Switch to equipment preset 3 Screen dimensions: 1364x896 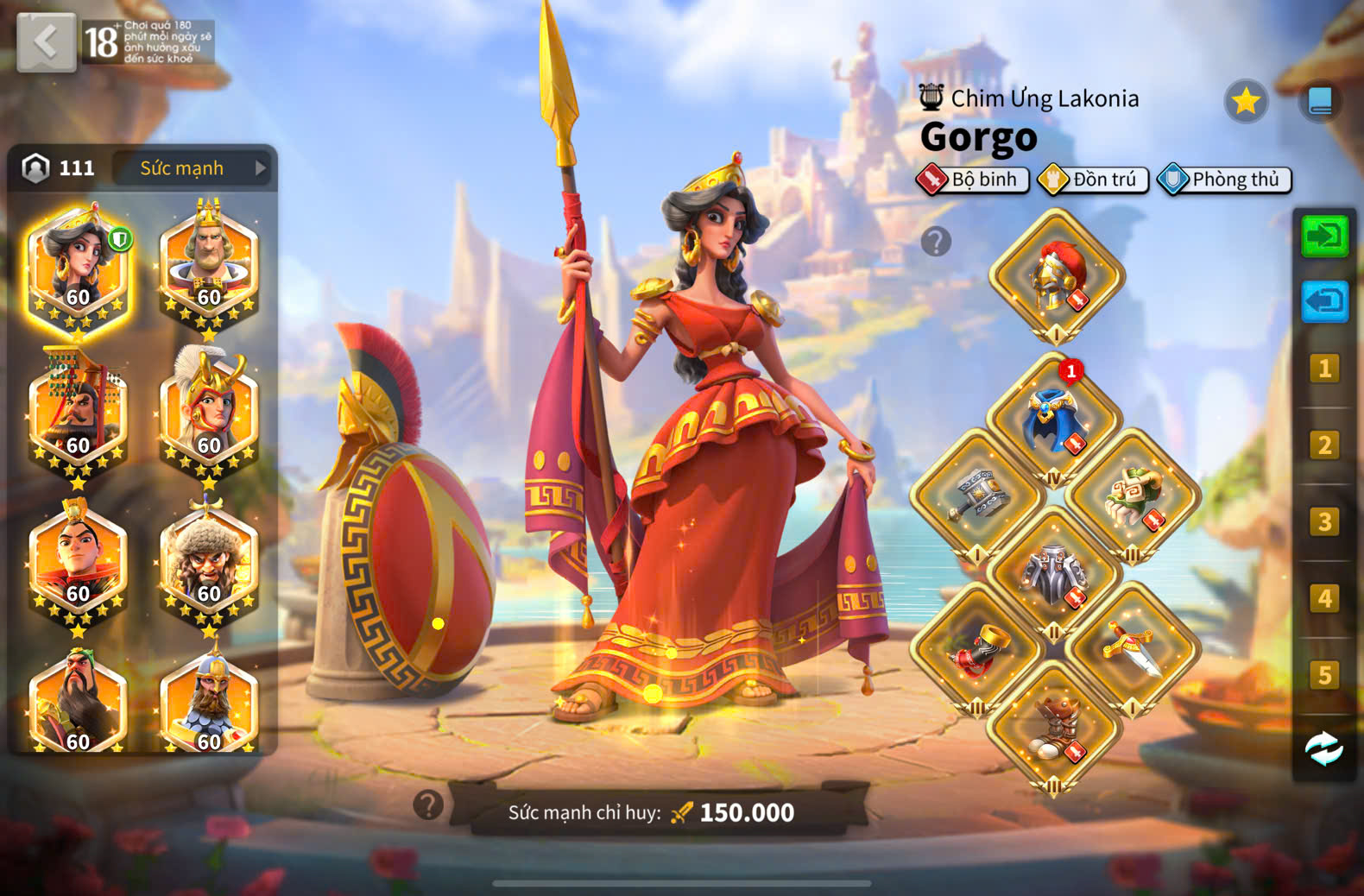tap(1324, 522)
